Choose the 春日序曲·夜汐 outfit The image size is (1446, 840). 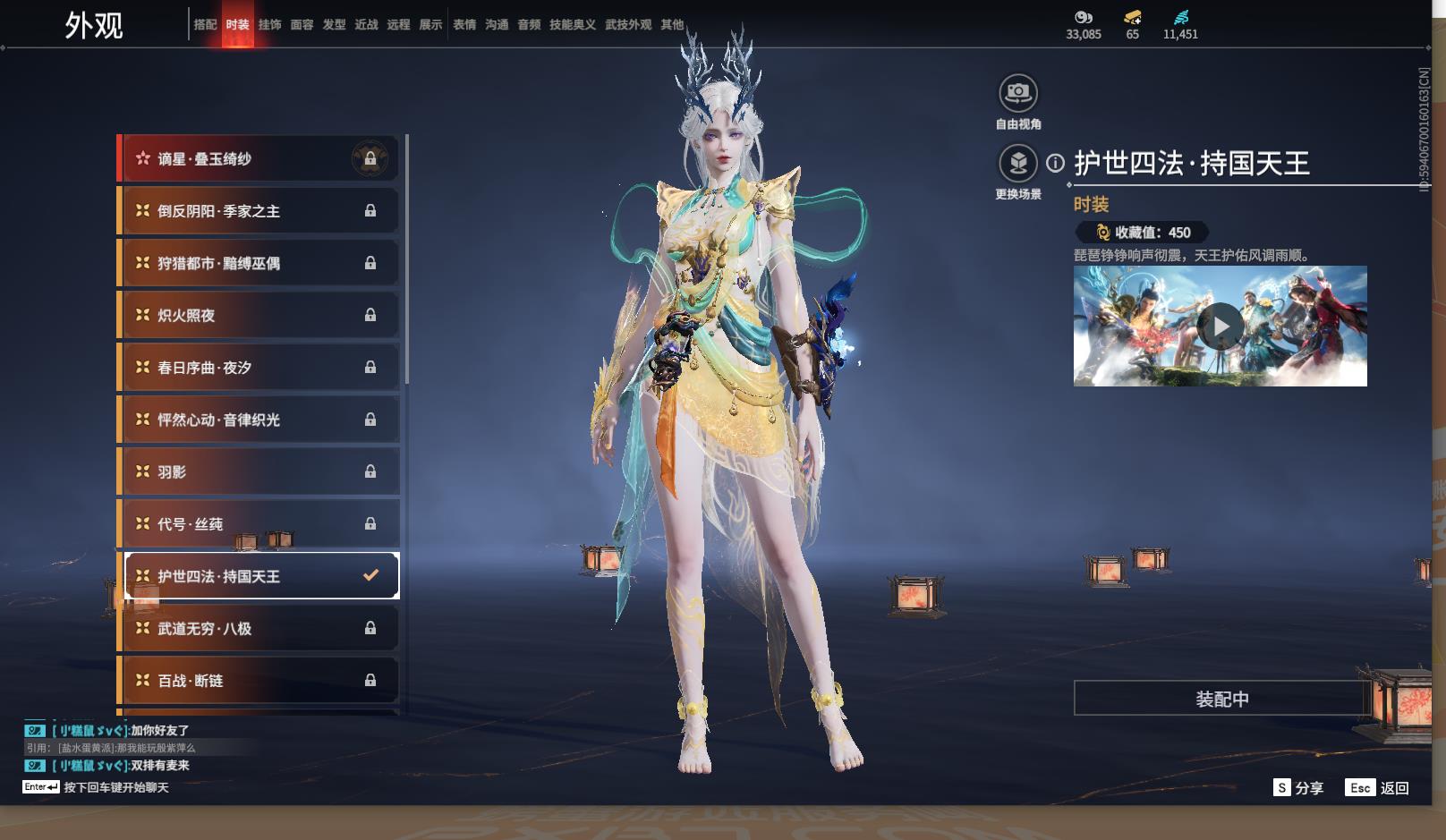pos(259,368)
